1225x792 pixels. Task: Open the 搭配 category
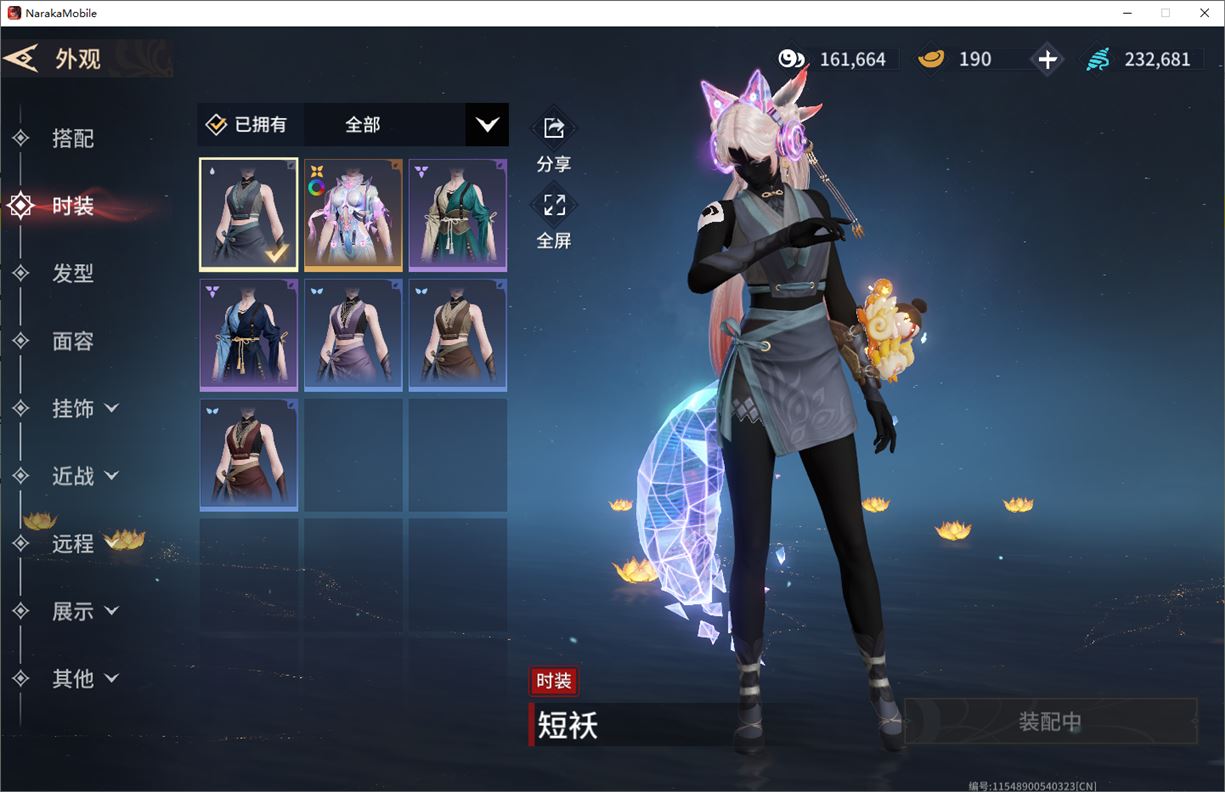click(72, 138)
